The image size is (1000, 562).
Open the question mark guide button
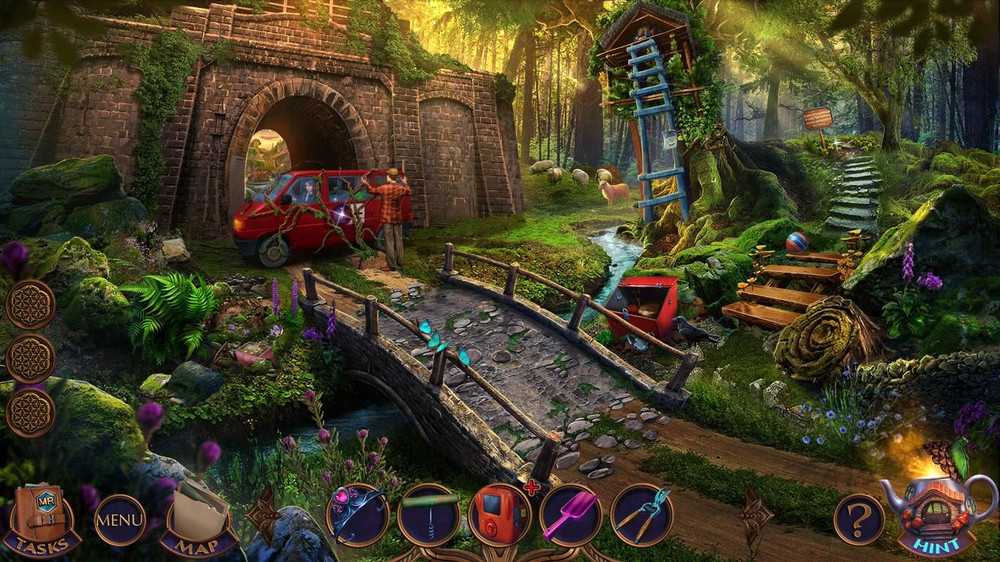(859, 520)
